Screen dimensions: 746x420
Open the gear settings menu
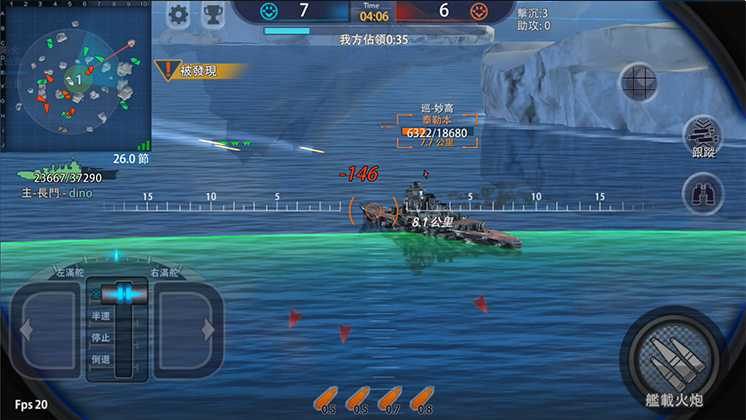[x=179, y=14]
